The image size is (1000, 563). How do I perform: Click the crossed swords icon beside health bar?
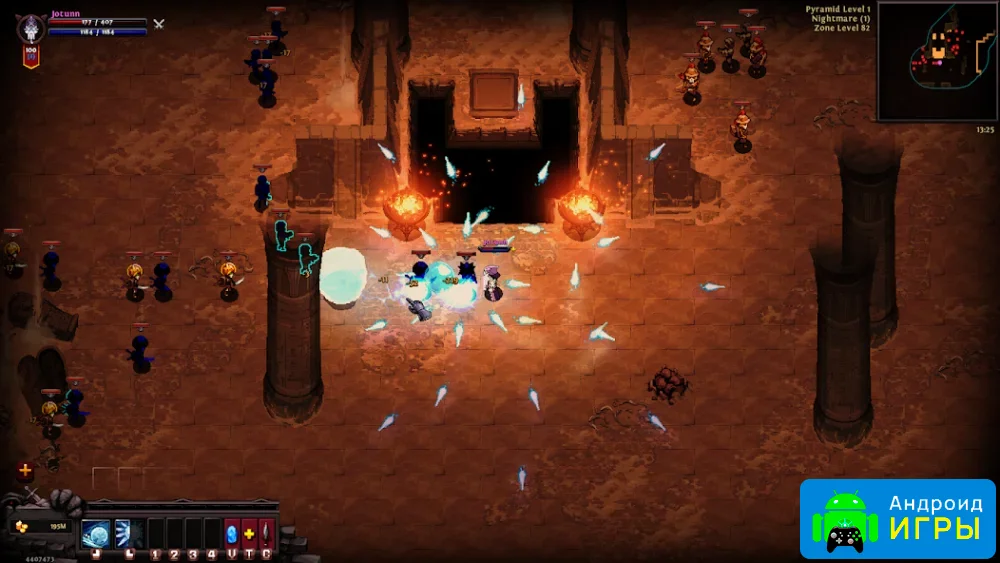[159, 24]
